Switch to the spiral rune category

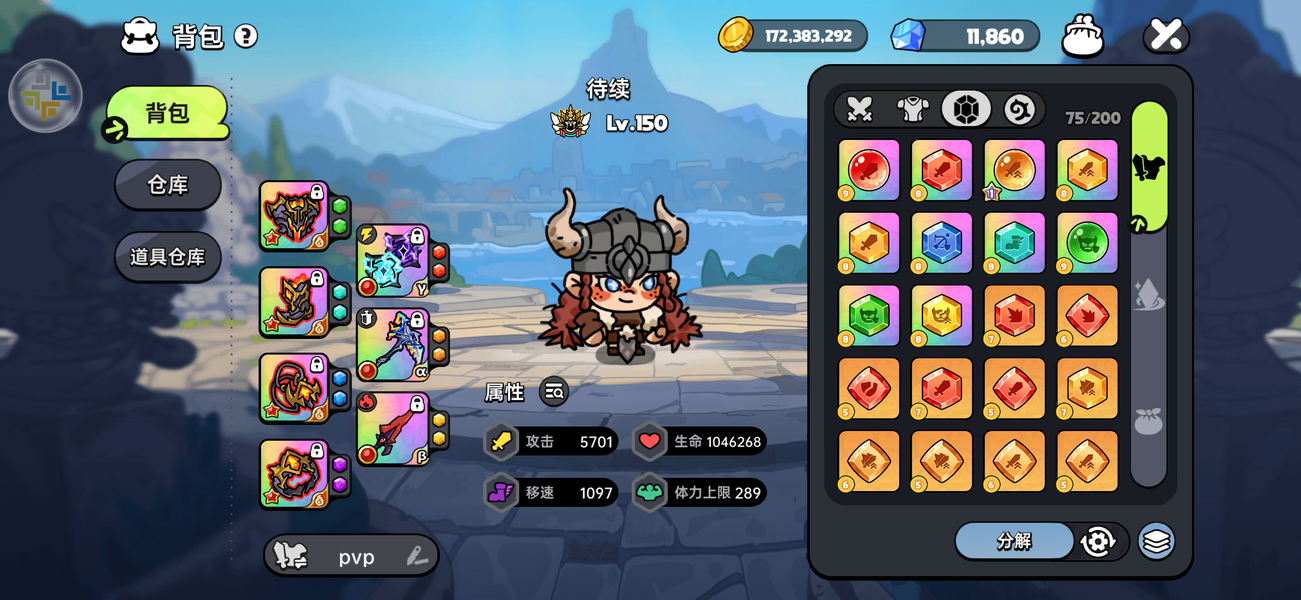point(1019,109)
